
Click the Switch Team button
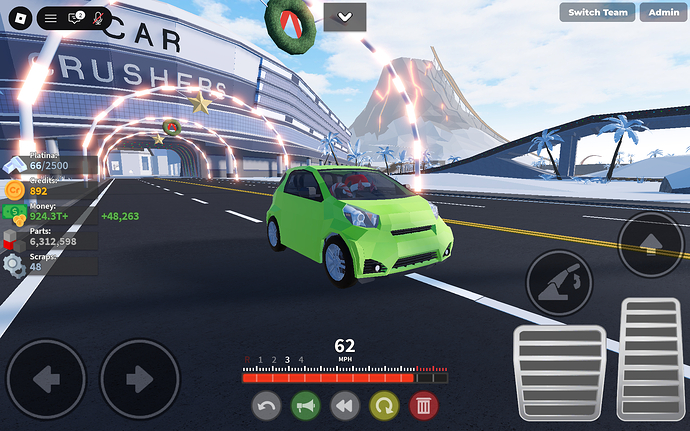point(599,12)
